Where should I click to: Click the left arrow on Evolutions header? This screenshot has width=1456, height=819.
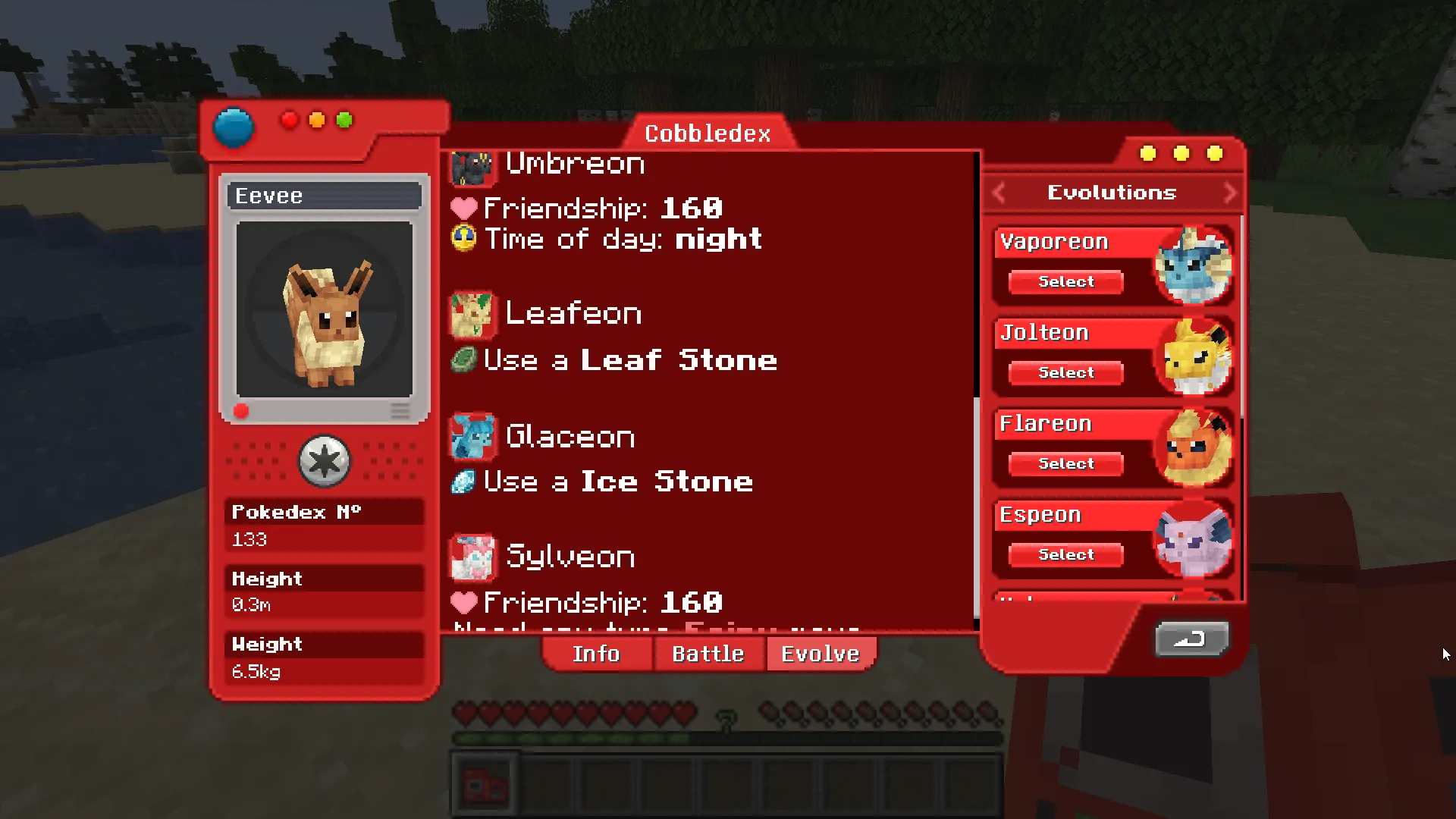point(999,193)
